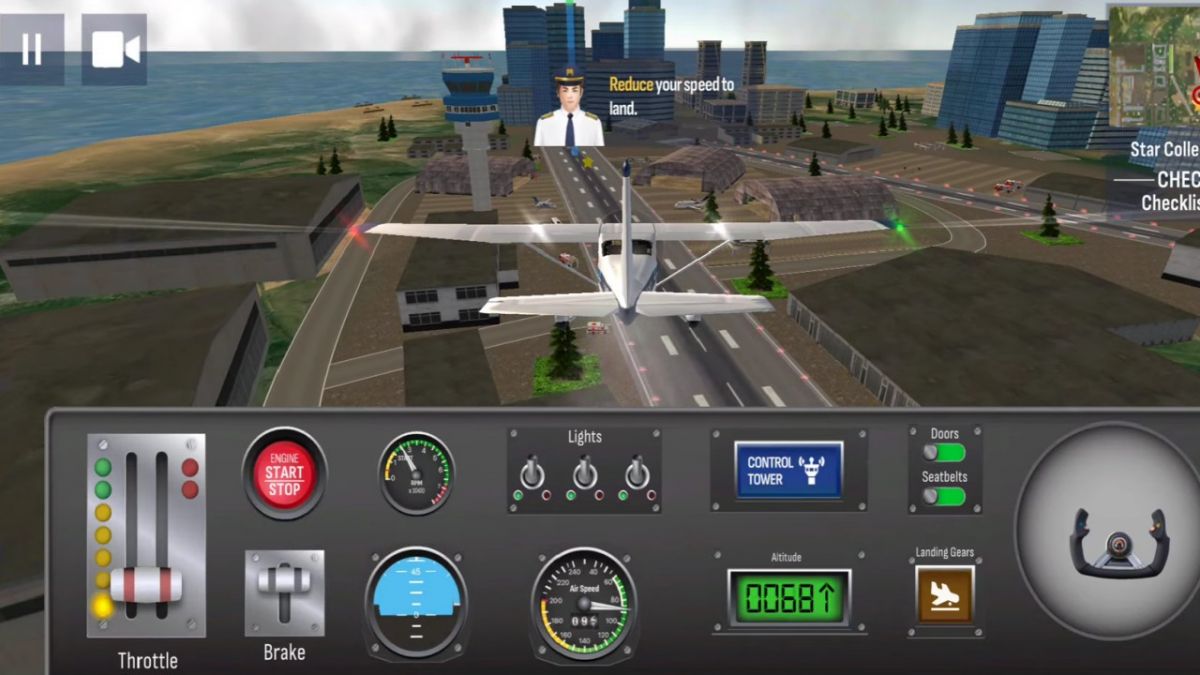
Task: Flip the third Lights switch
Action: (637, 470)
